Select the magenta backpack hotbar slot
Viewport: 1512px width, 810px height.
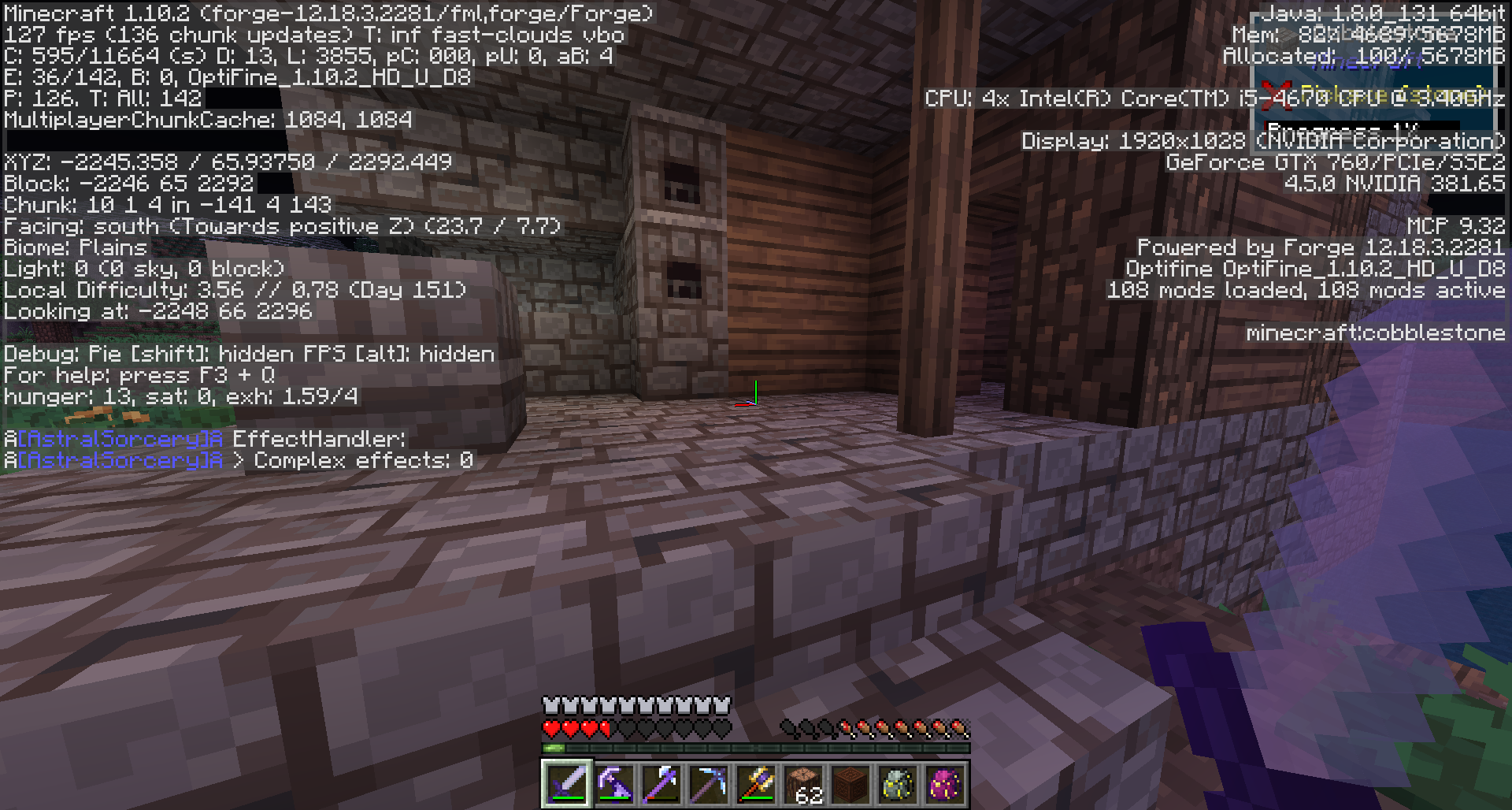945,784
